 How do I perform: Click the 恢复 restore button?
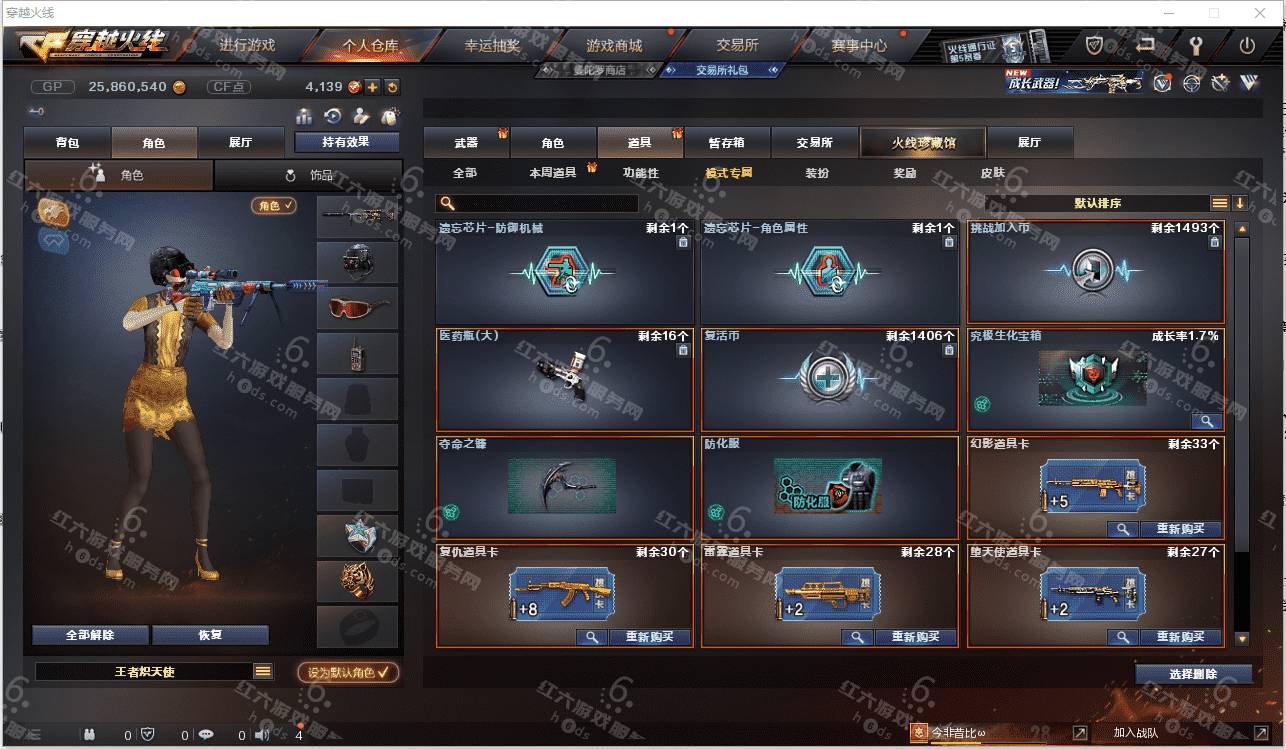pyautogui.click(x=209, y=635)
